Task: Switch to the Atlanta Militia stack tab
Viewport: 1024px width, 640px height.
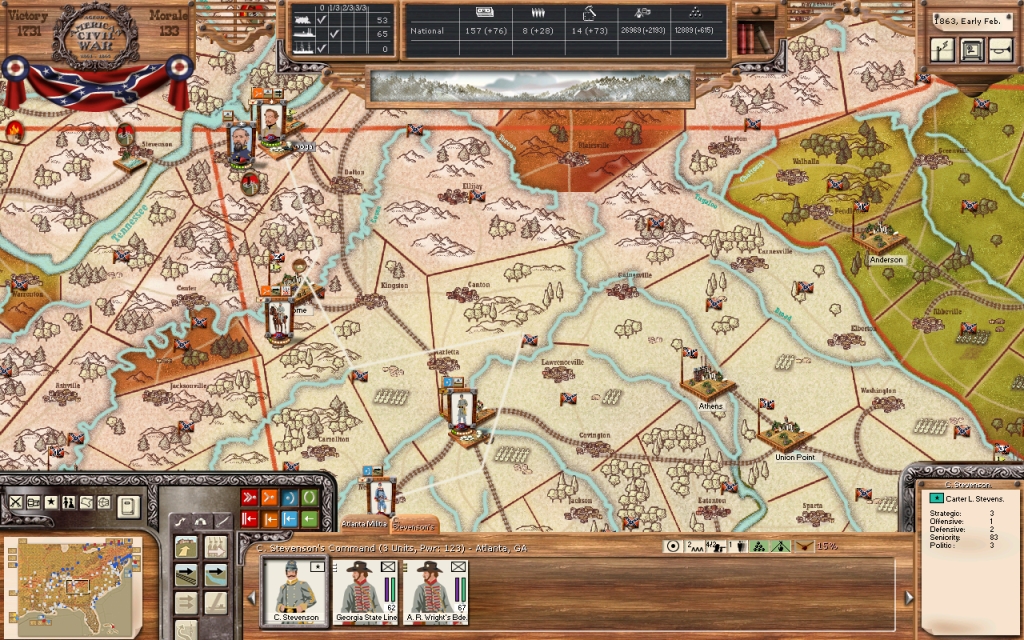Action: [x=364, y=523]
